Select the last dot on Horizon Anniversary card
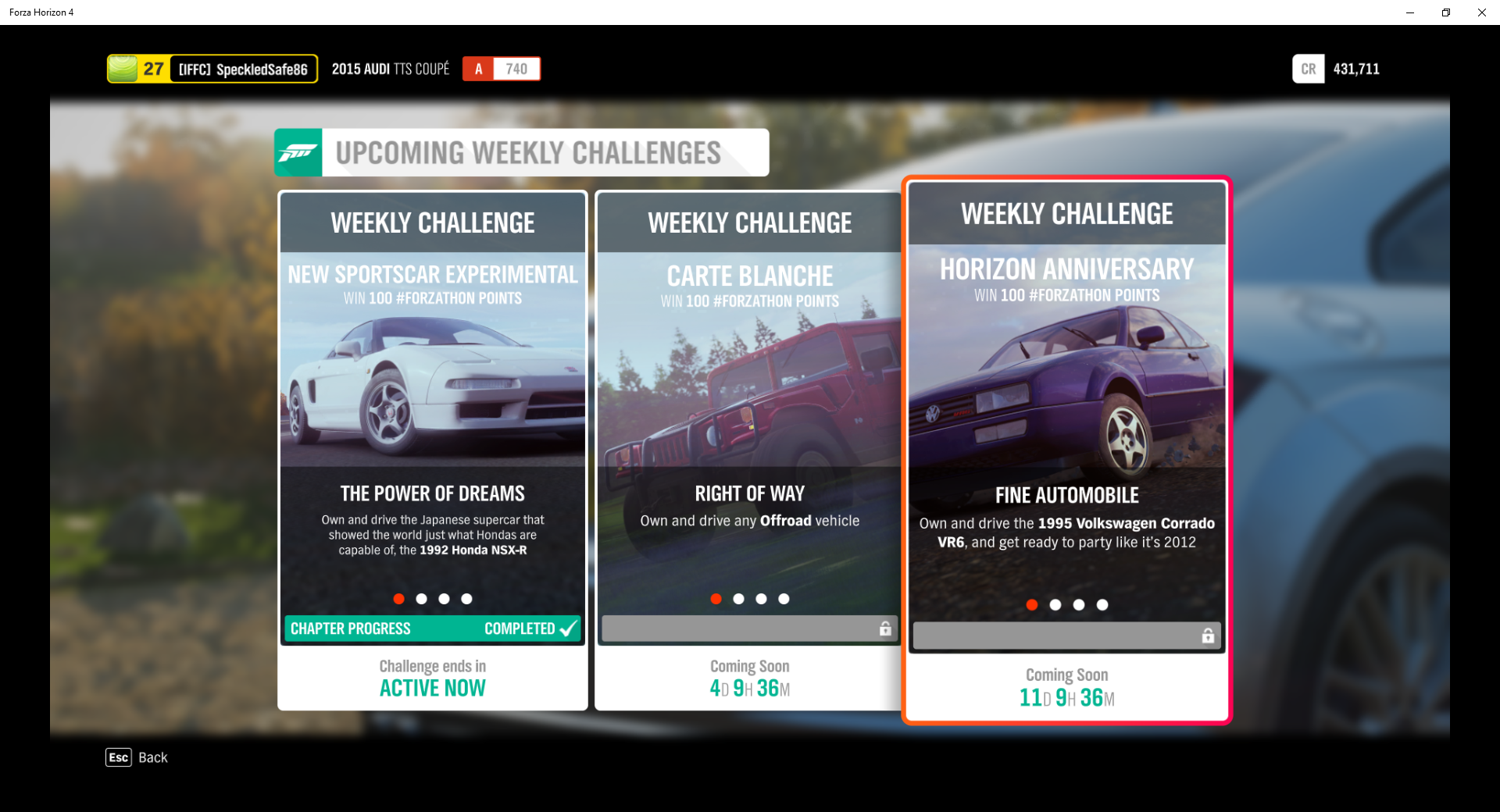 (1103, 604)
